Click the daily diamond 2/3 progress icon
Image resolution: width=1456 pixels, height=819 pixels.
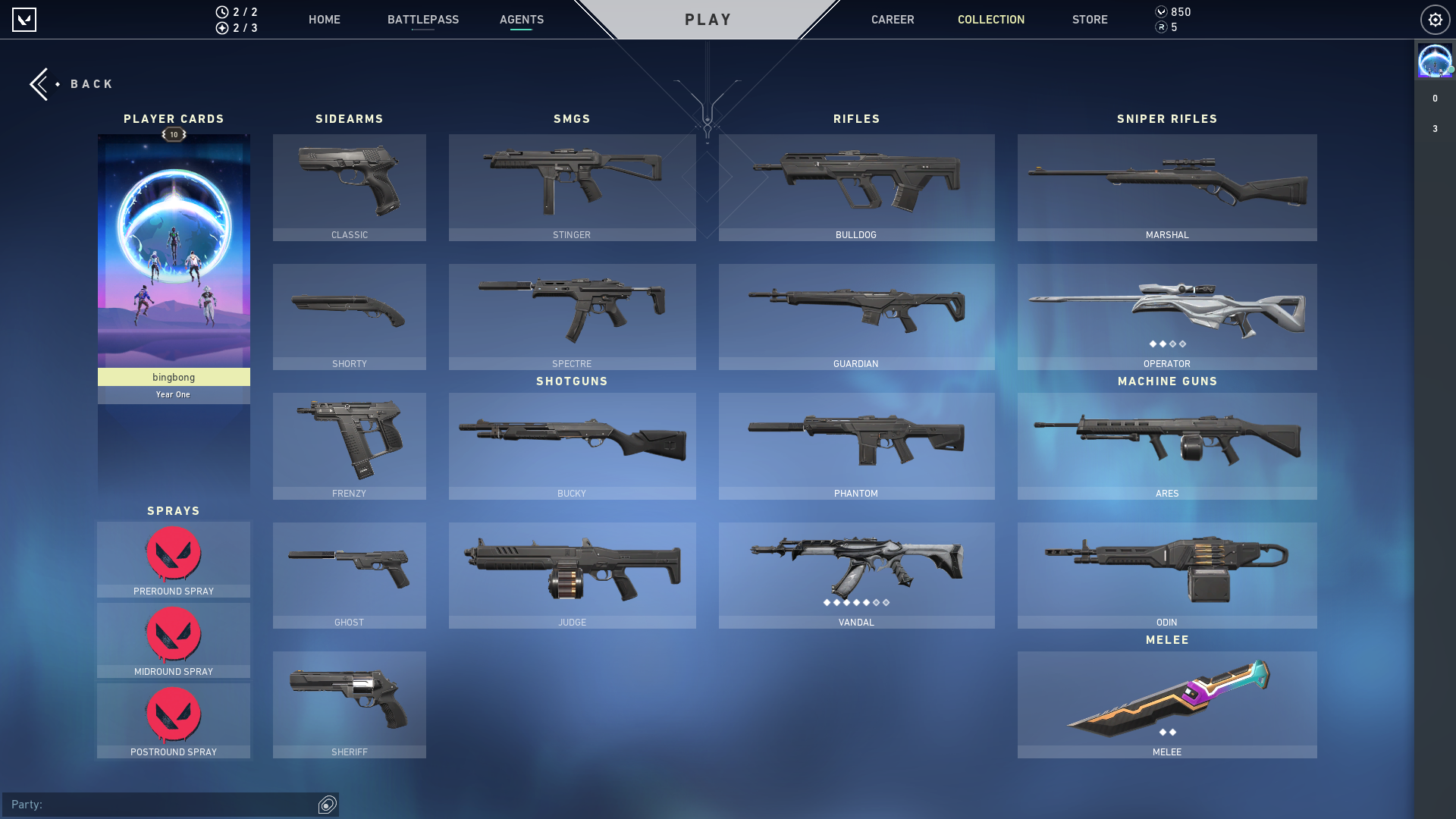[x=221, y=29]
